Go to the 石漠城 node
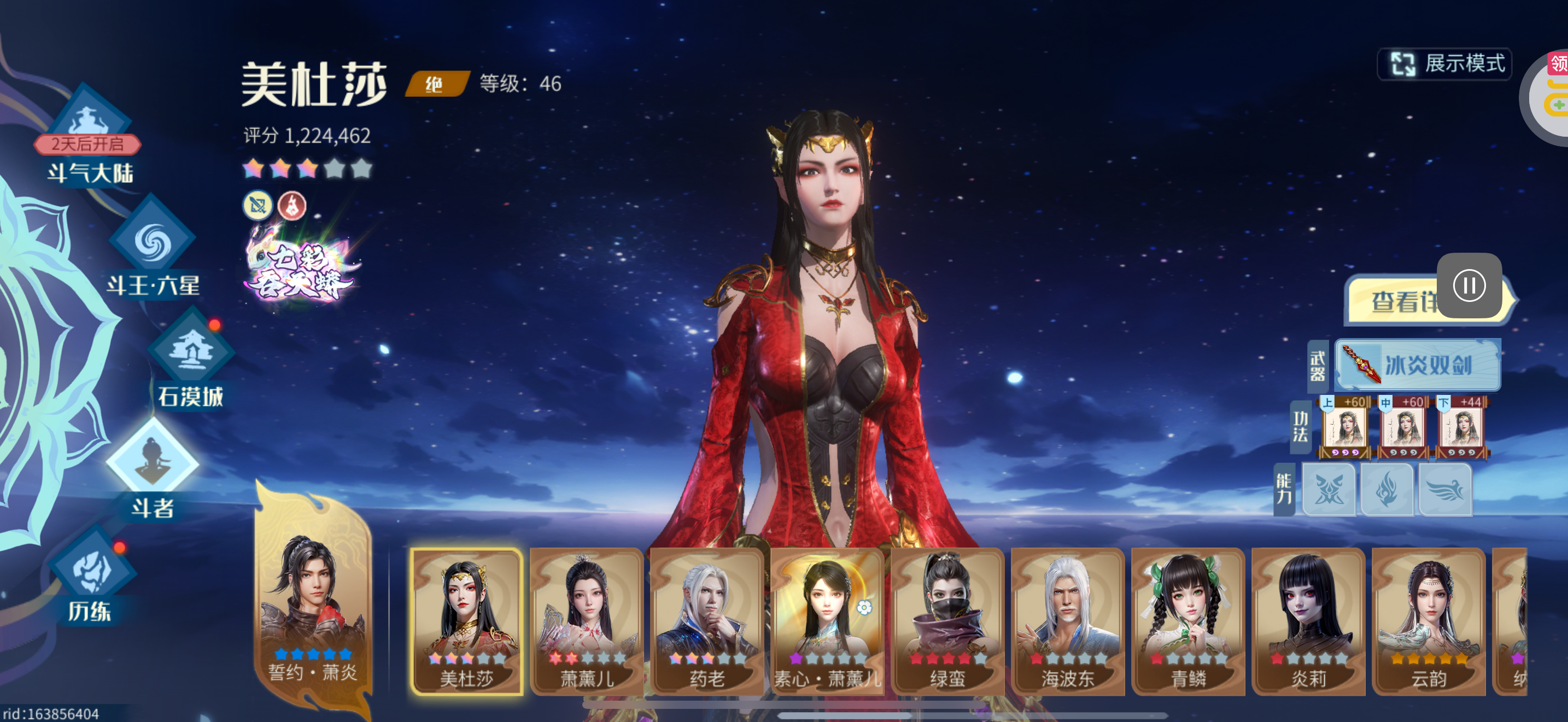The width and height of the screenshot is (1568, 722). (191, 362)
